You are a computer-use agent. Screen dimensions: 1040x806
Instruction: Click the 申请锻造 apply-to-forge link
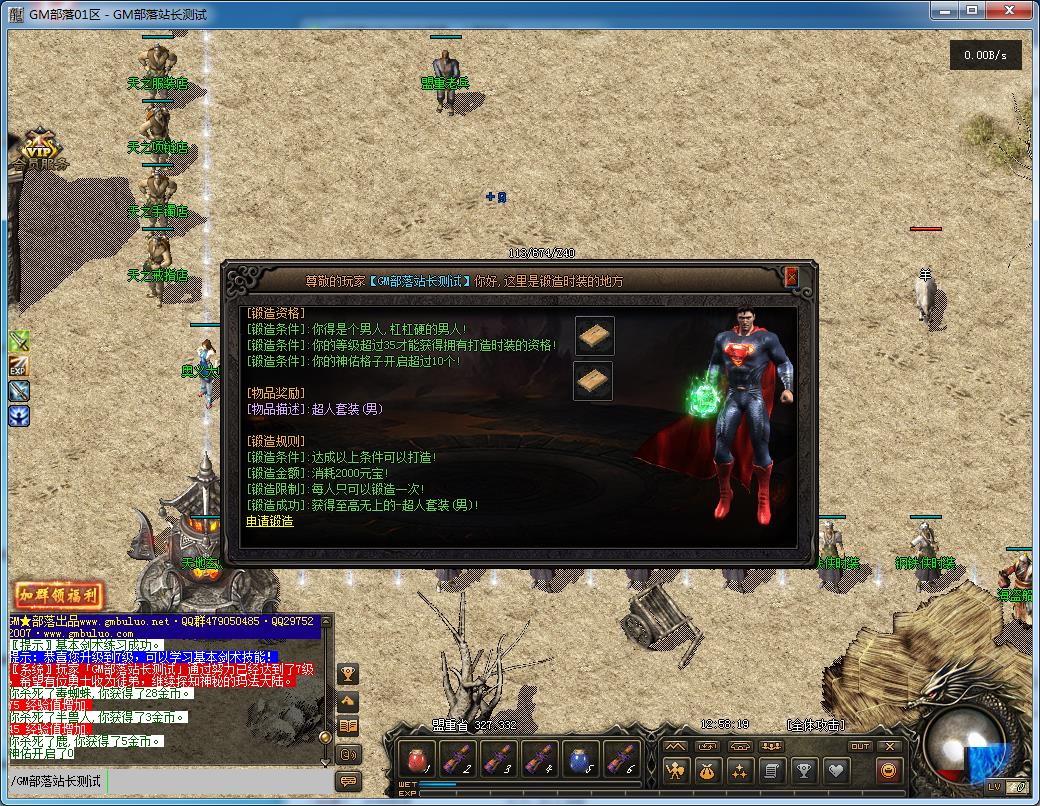coord(270,521)
